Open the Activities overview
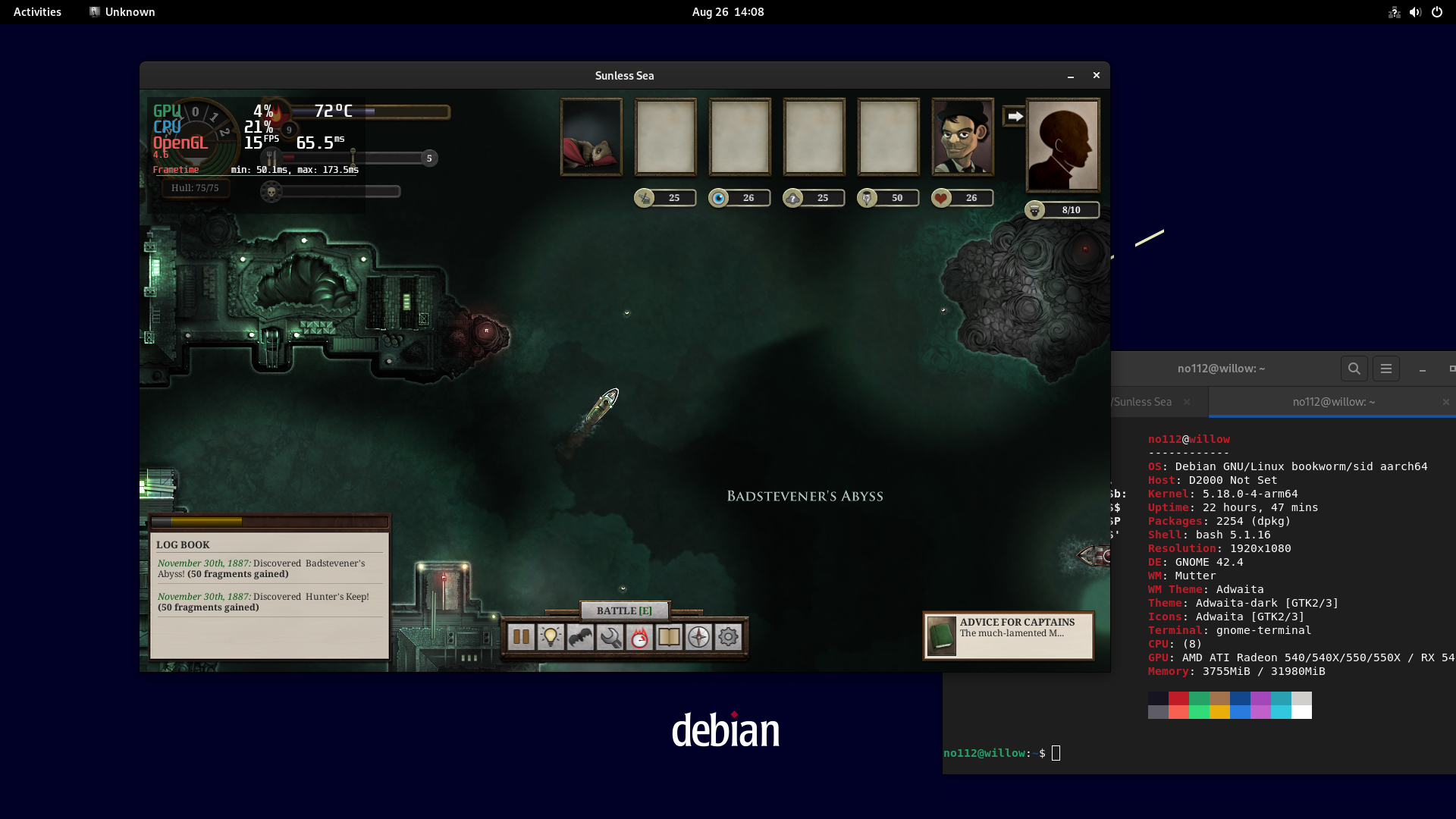Image resolution: width=1456 pixels, height=819 pixels. [36, 11]
